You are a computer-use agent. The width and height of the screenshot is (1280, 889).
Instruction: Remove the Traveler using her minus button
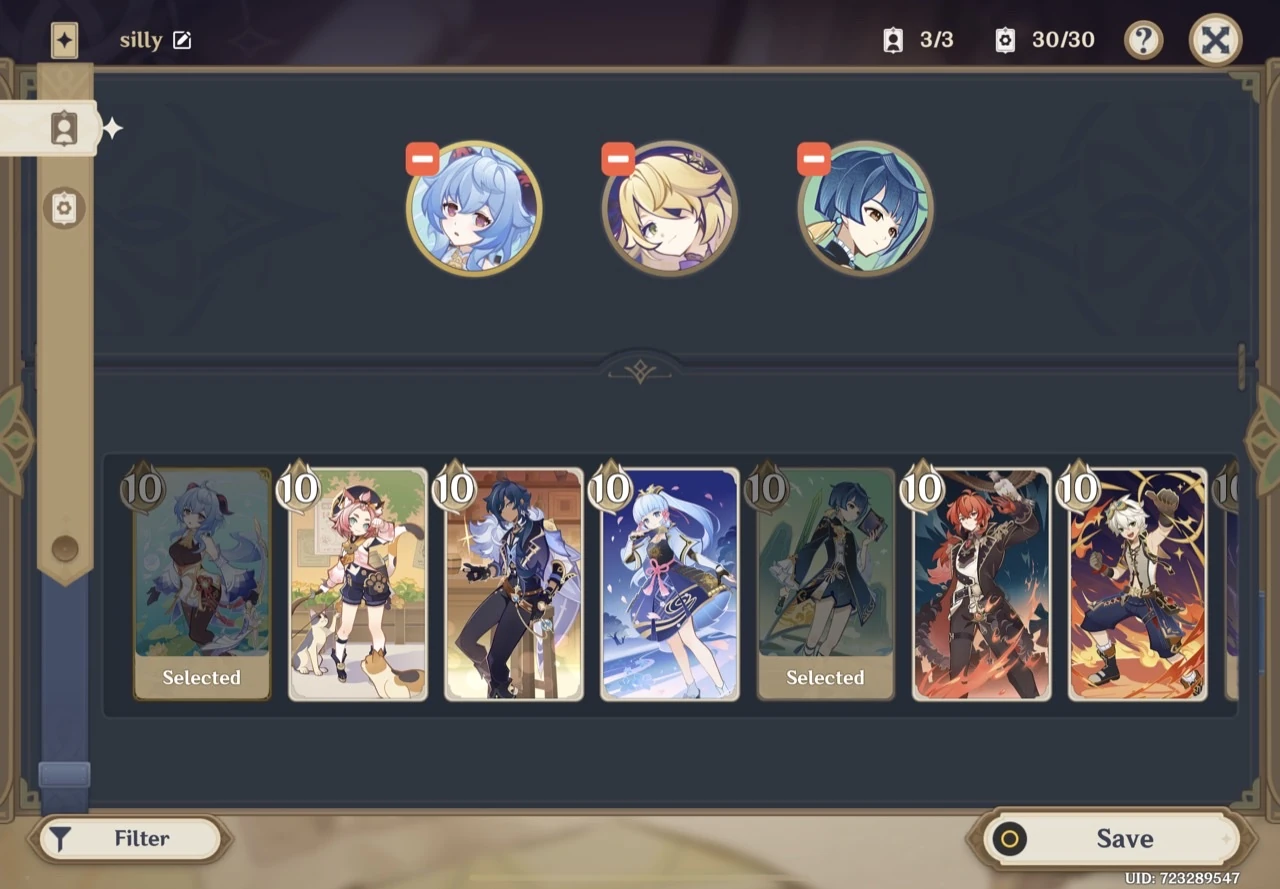coord(617,157)
